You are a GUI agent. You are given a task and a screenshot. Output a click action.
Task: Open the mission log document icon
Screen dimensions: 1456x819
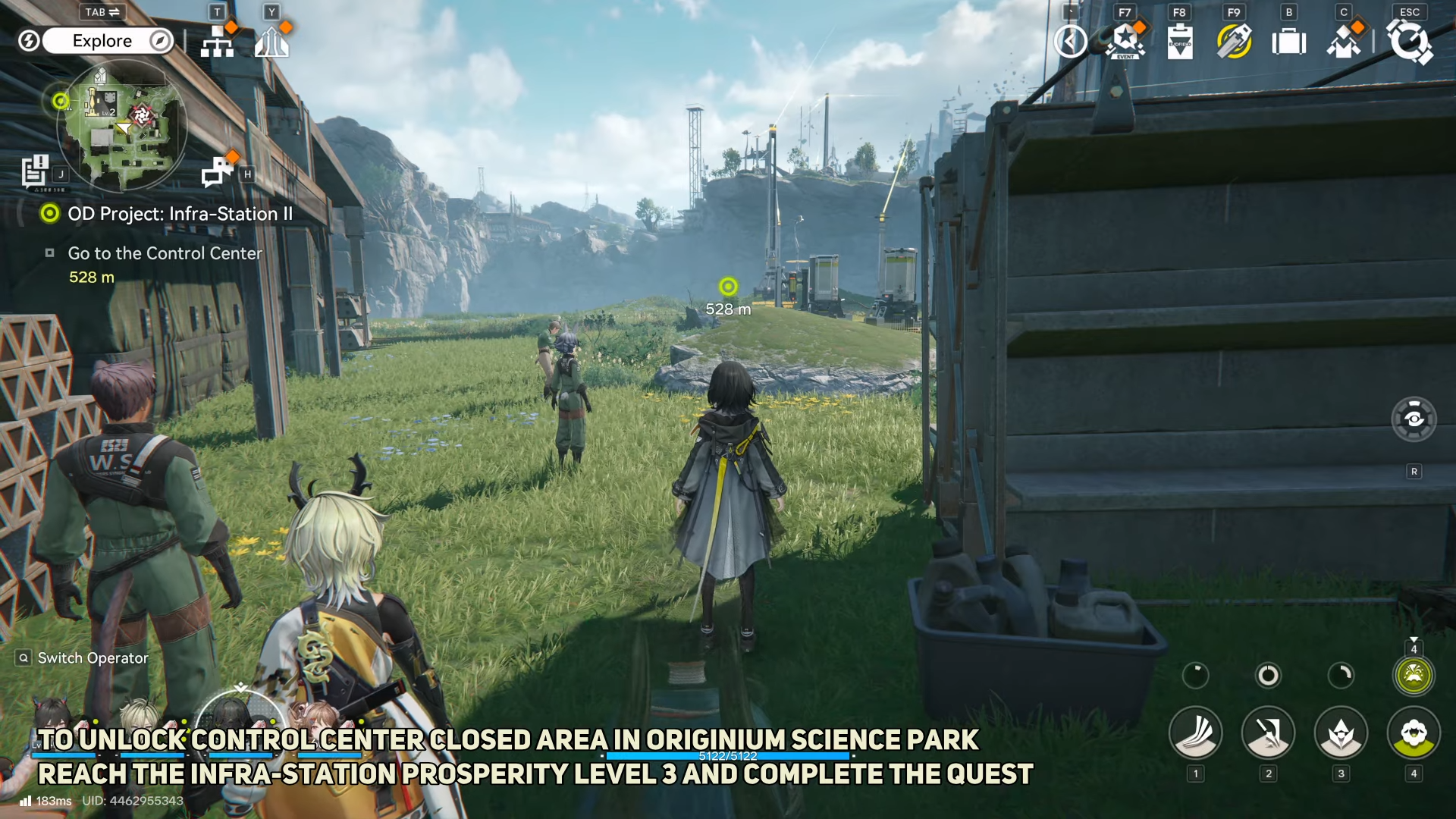point(35,171)
